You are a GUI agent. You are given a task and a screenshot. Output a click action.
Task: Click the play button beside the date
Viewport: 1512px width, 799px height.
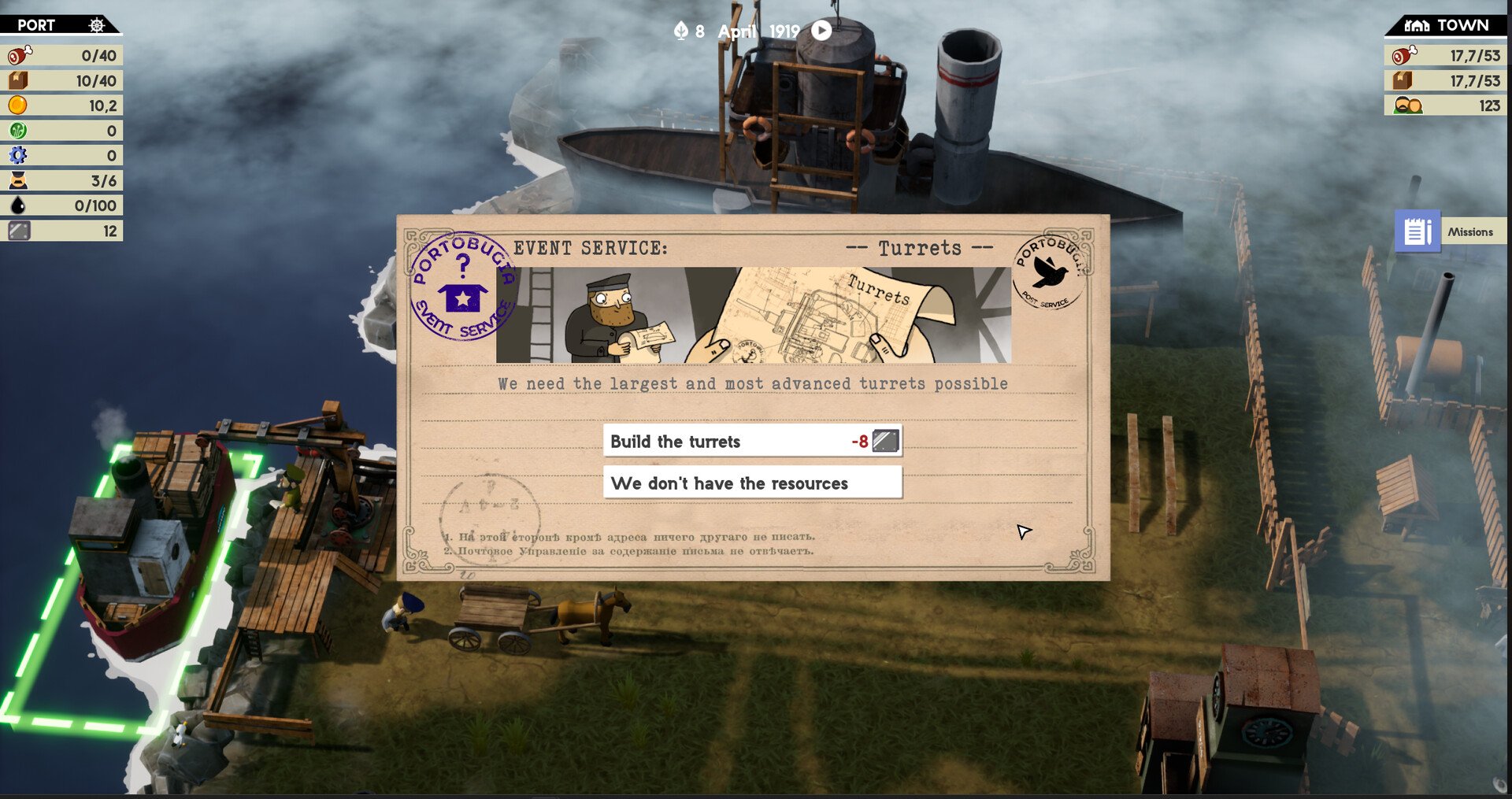click(x=821, y=30)
